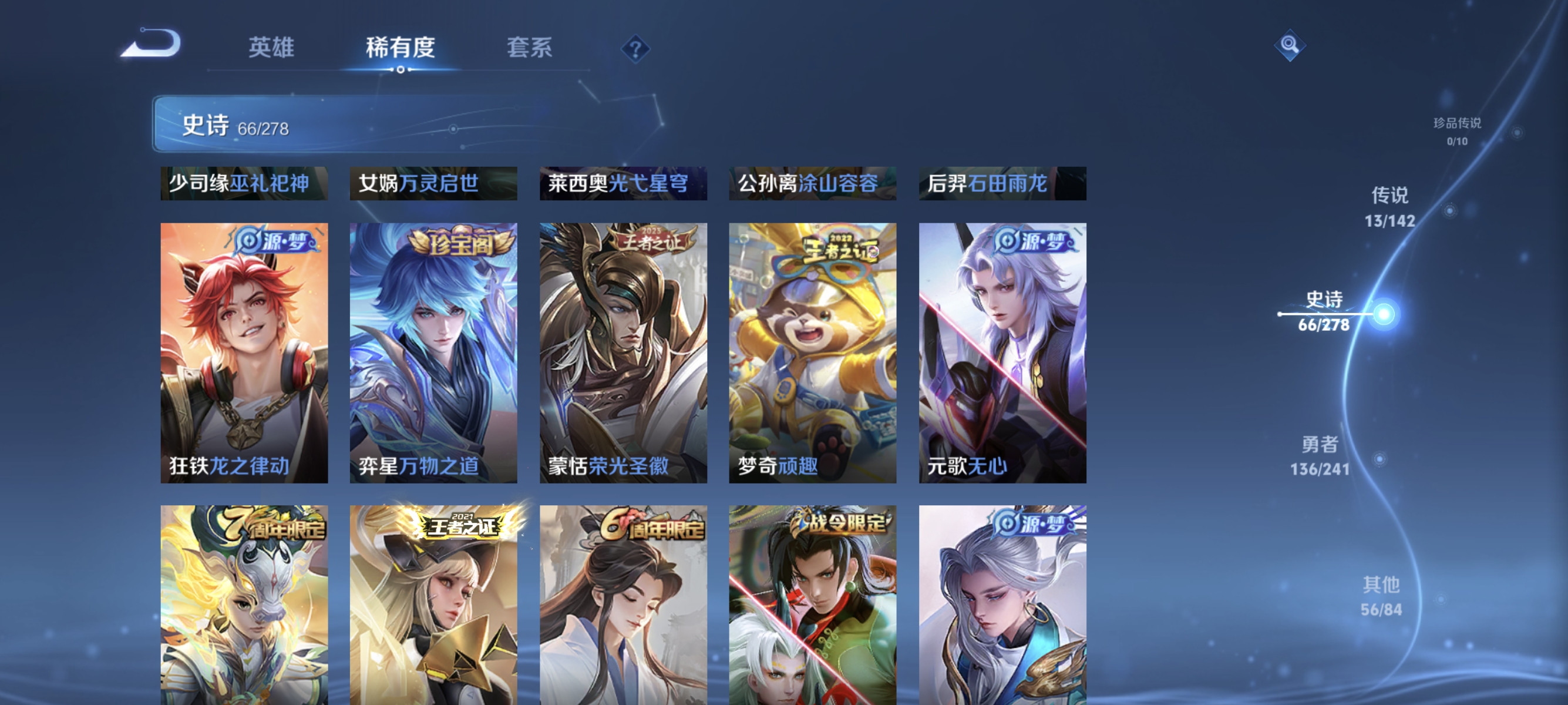Switch to the 英雄 tab
This screenshot has height=705, width=1568.
(272, 48)
